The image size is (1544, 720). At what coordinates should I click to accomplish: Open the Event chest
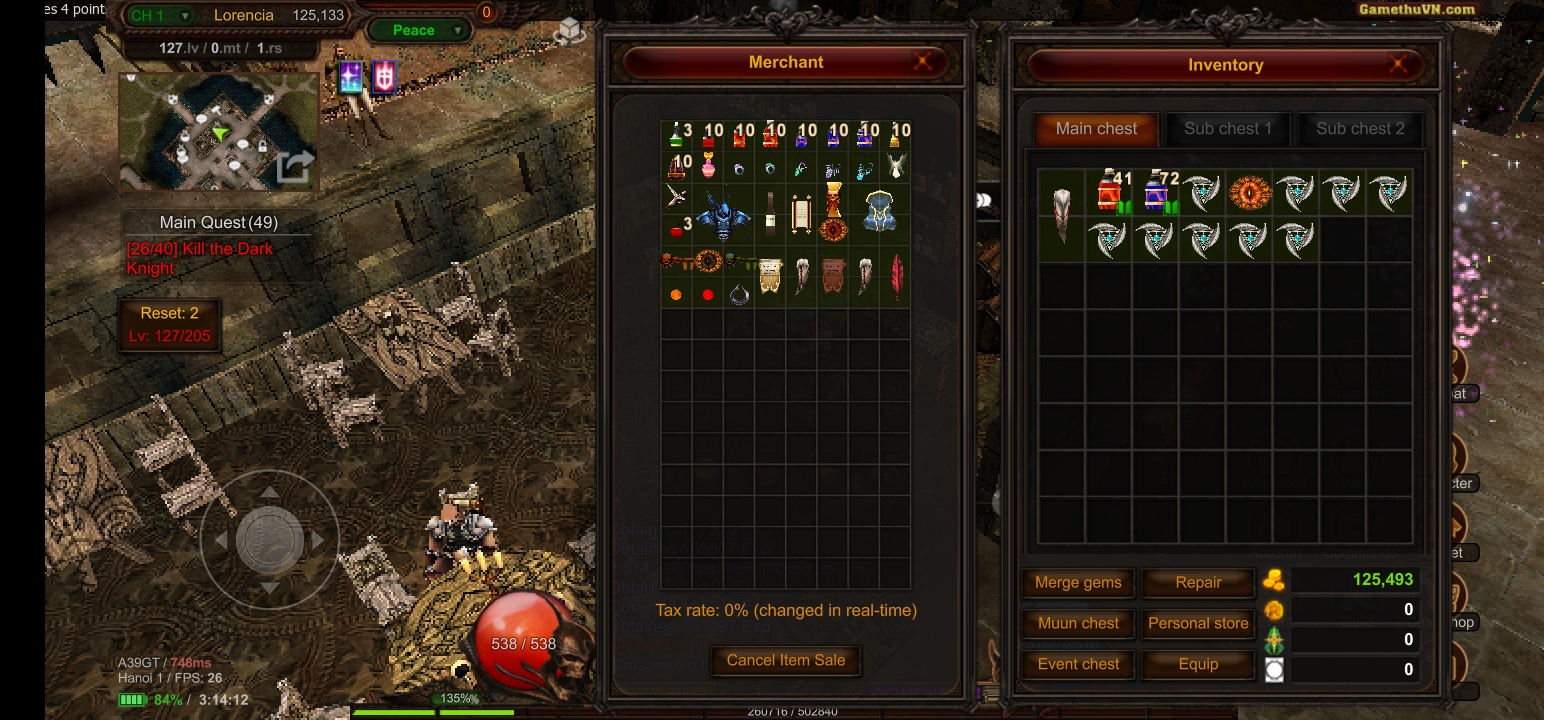(1077, 664)
